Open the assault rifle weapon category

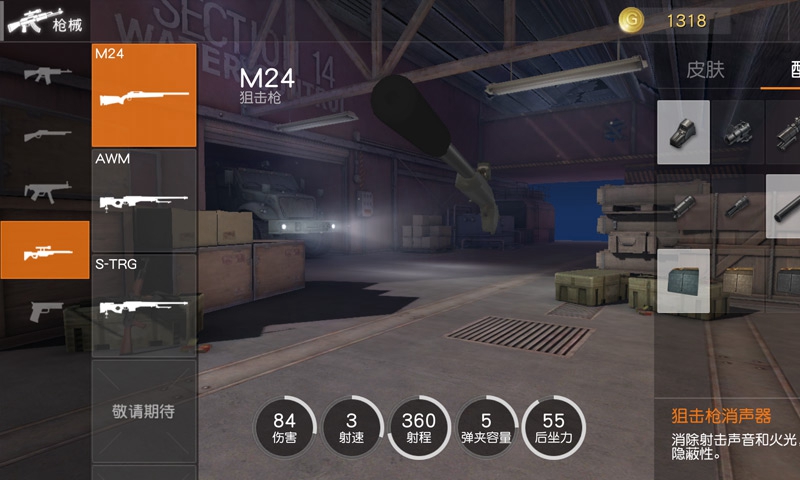coord(45,74)
